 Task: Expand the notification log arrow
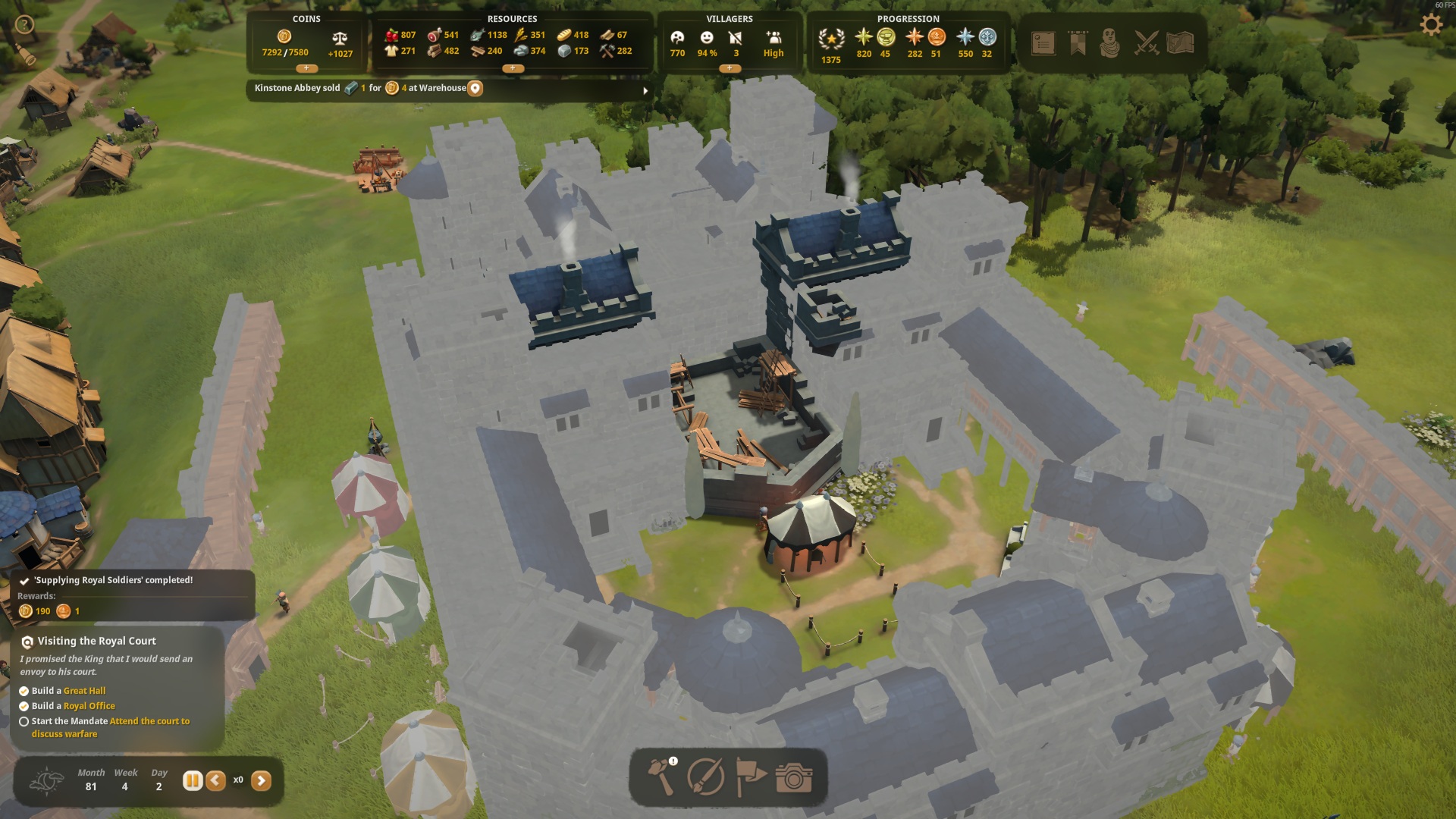click(x=645, y=90)
